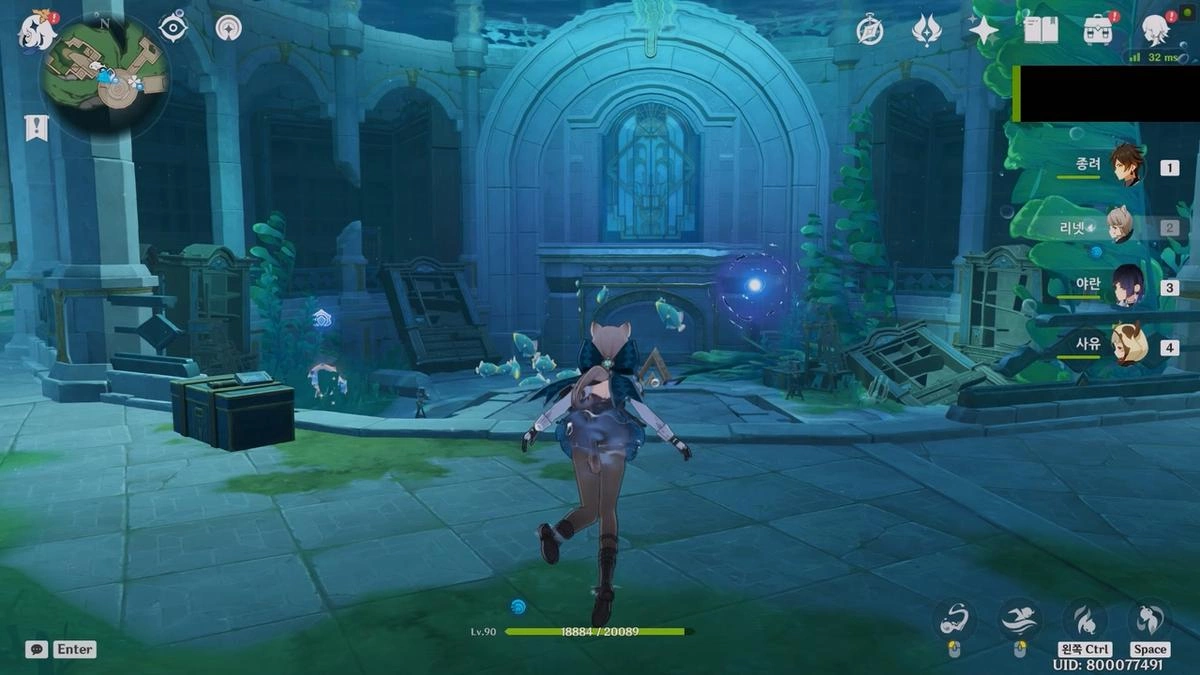Use the swimming figure ability icon
Screen dimensions: 1200x675
tap(1019, 620)
